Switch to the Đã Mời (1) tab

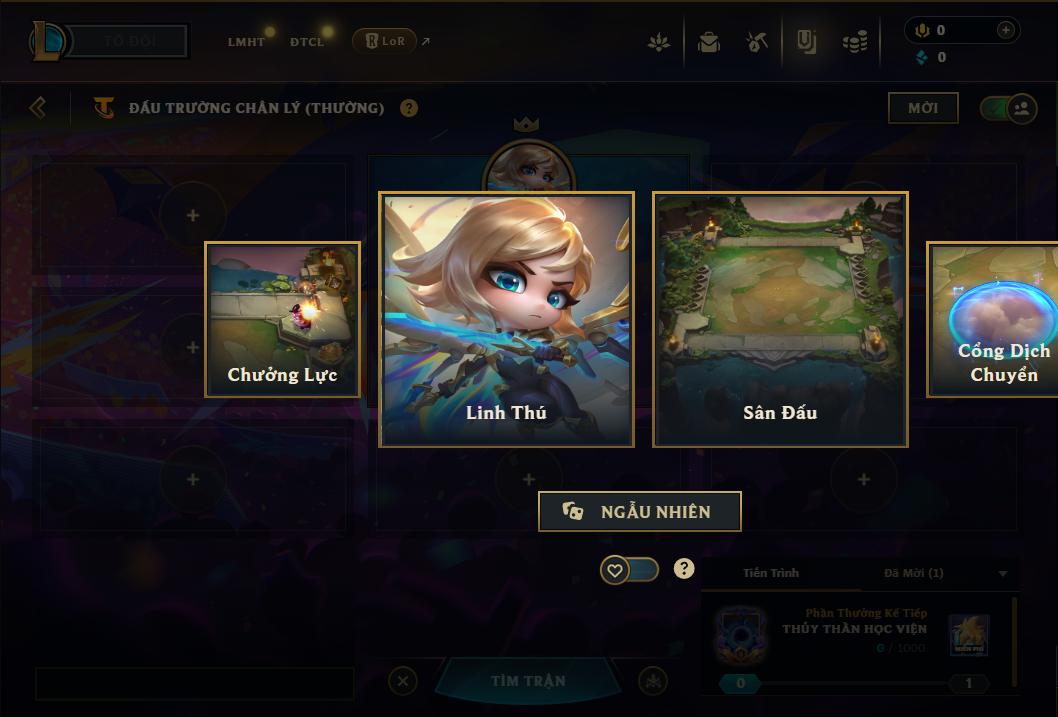tap(913, 573)
